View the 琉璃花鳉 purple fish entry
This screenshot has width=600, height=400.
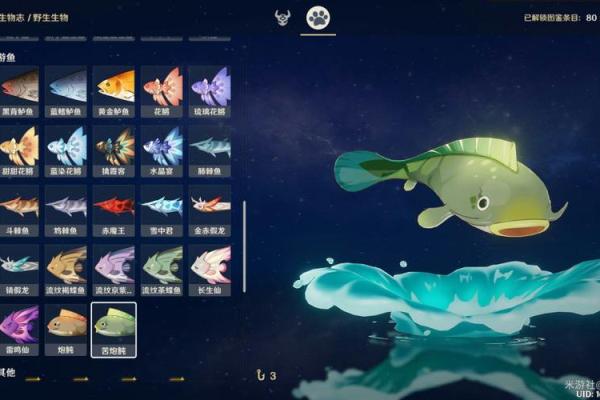click(210, 87)
